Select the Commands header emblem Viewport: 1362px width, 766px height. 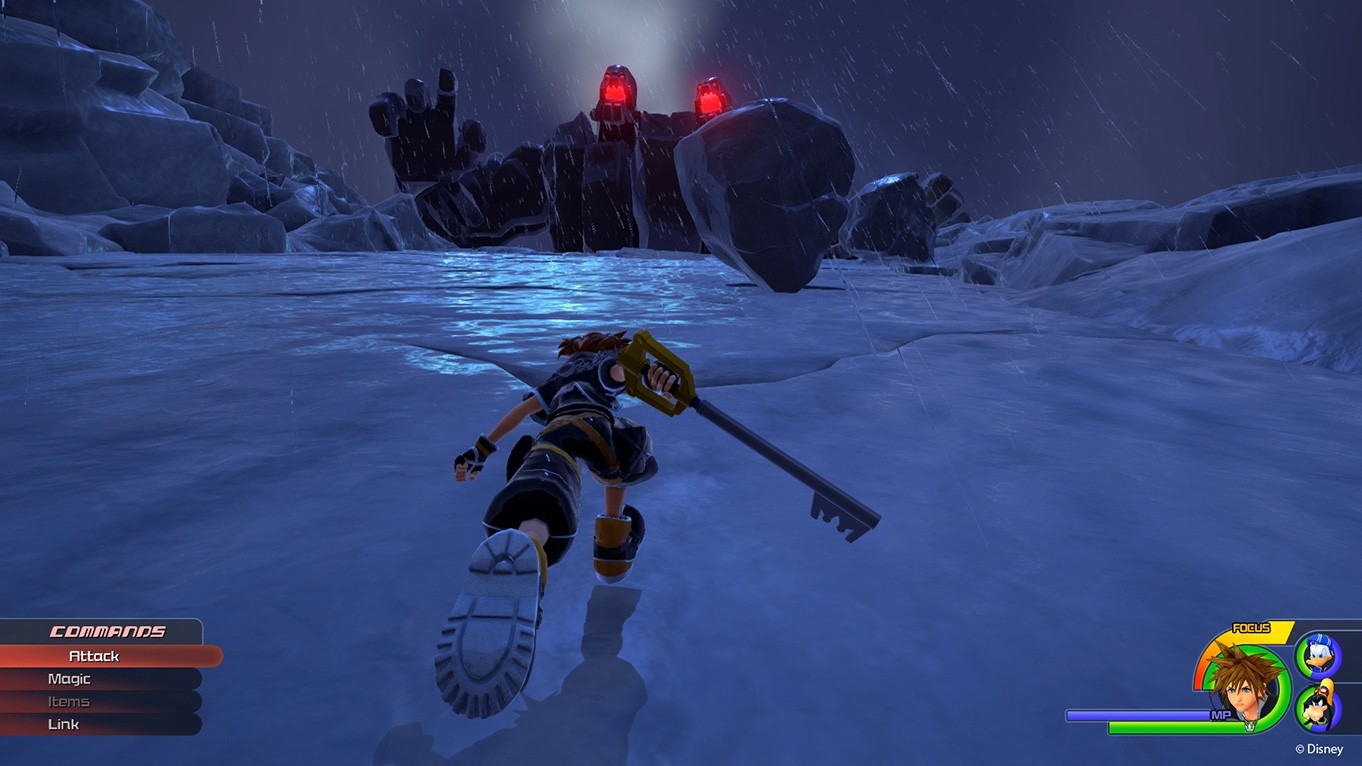click(x=105, y=632)
